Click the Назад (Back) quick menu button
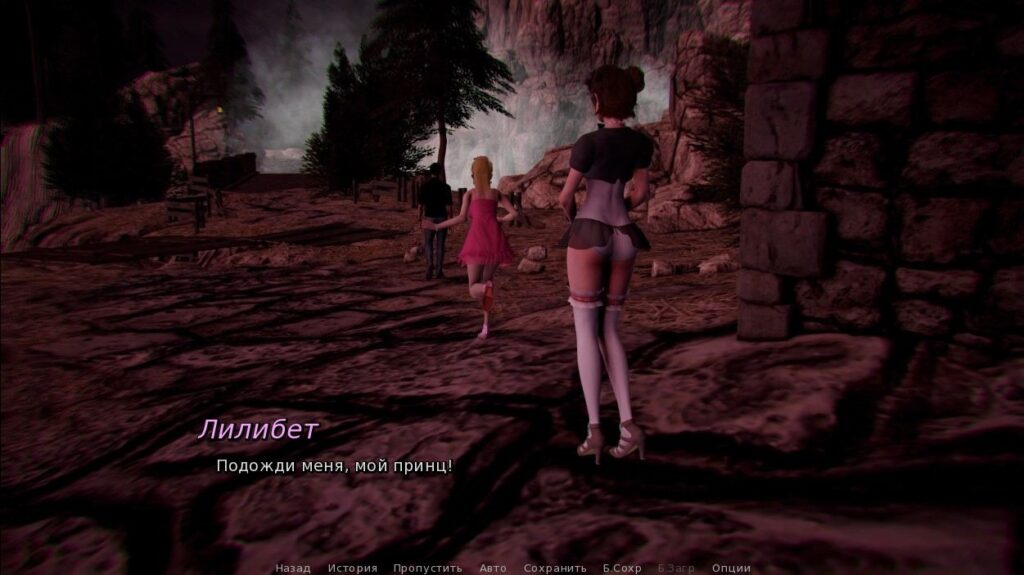This screenshot has height=575, width=1024. point(293,568)
